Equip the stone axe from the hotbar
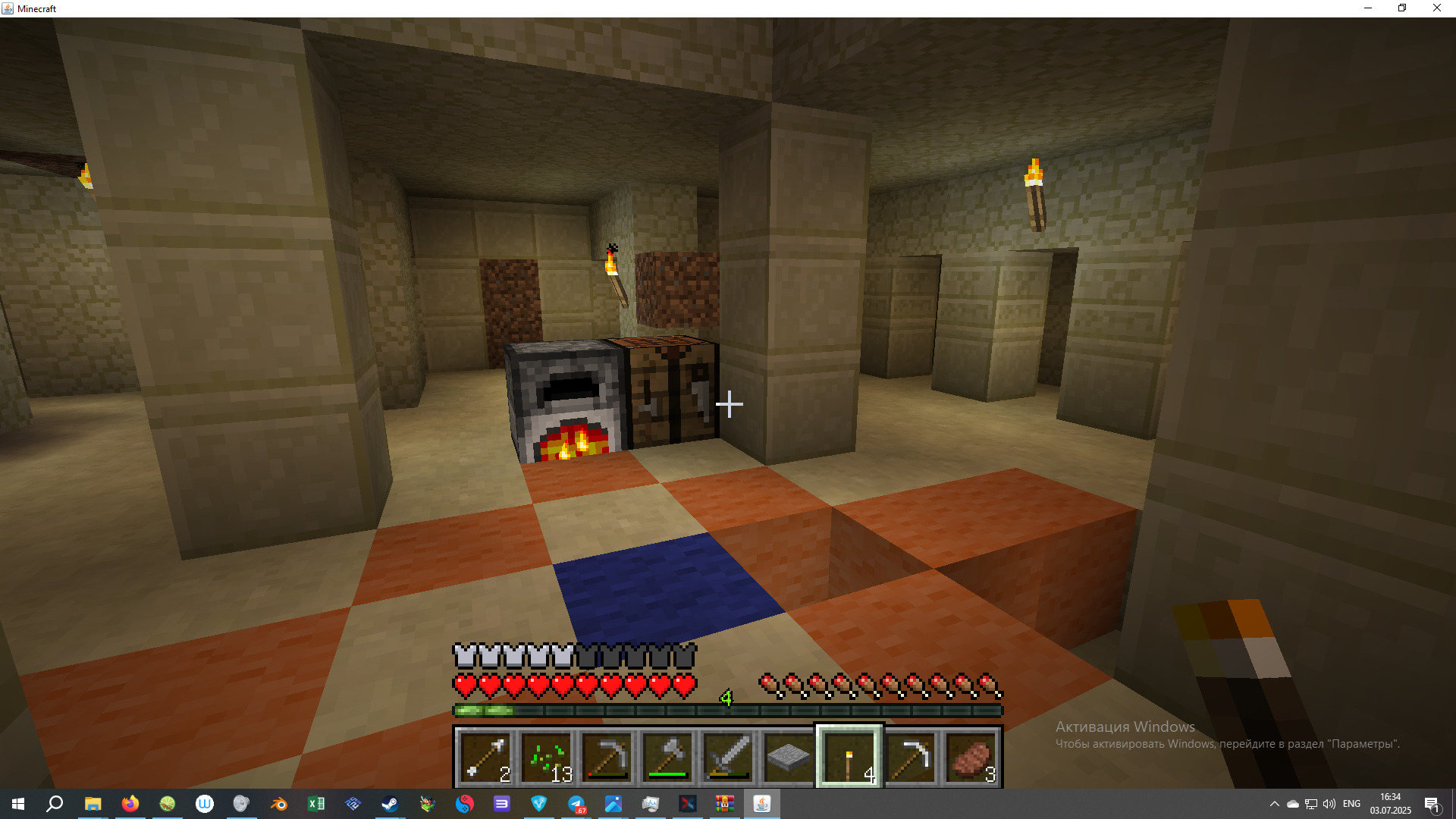 tap(667, 758)
